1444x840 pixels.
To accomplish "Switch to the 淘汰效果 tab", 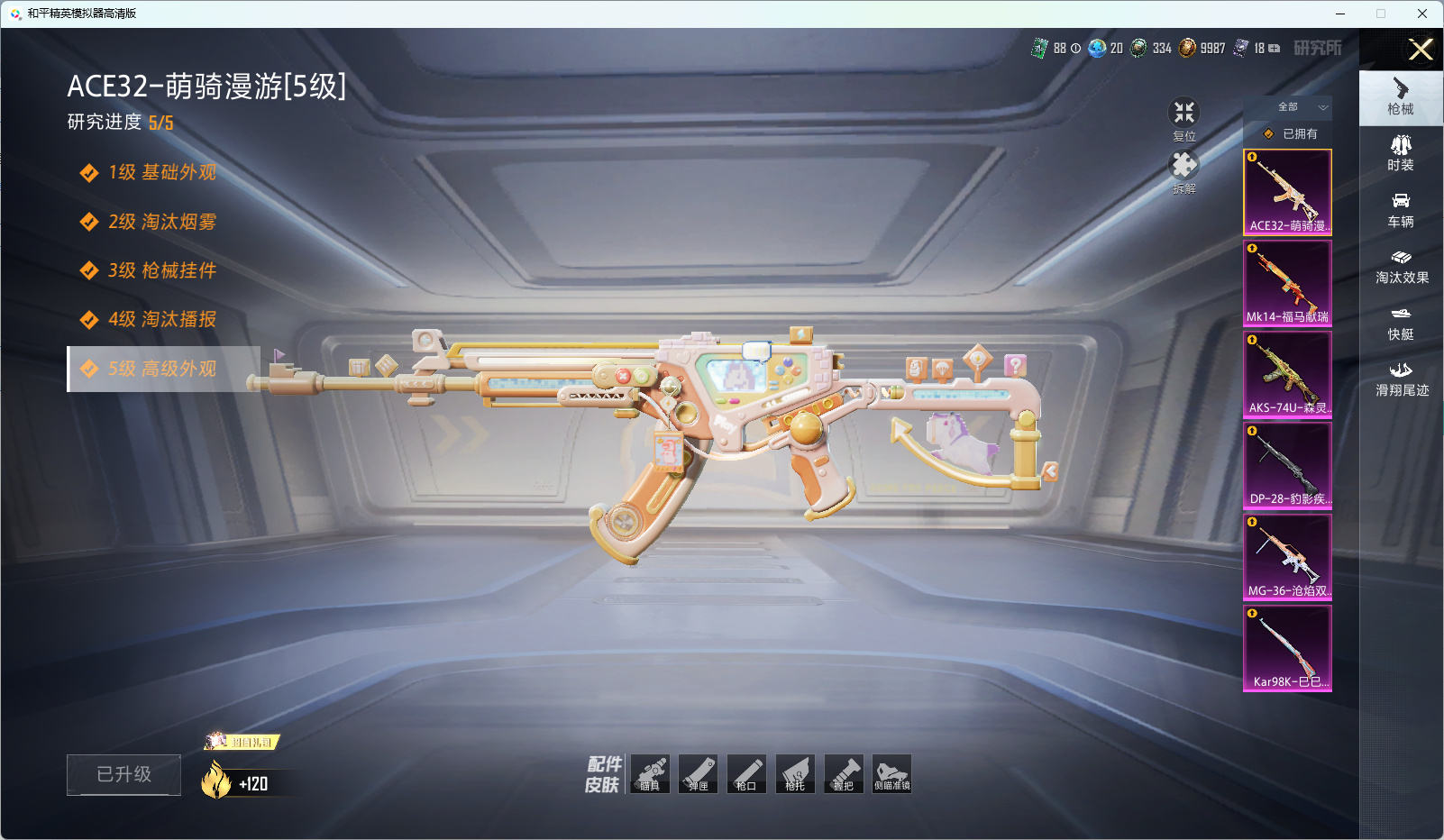I will click(1401, 267).
